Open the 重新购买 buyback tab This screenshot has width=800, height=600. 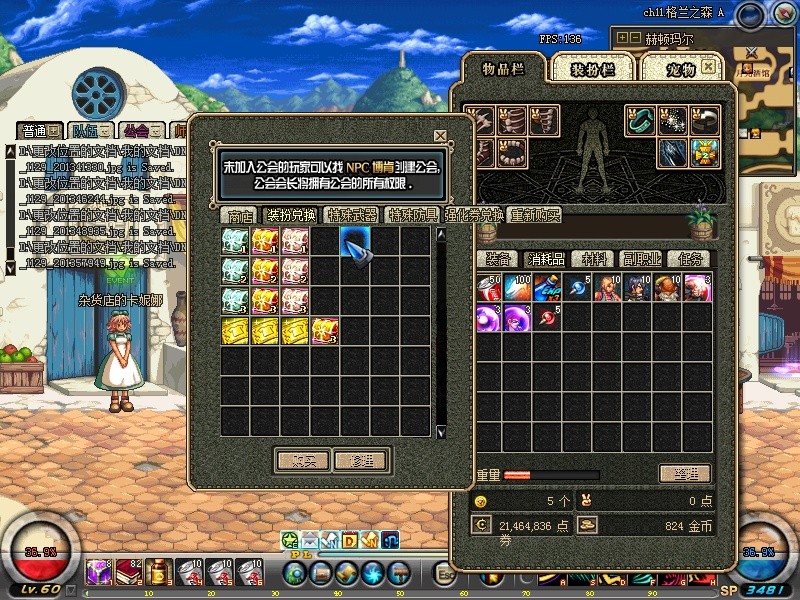[x=535, y=215]
